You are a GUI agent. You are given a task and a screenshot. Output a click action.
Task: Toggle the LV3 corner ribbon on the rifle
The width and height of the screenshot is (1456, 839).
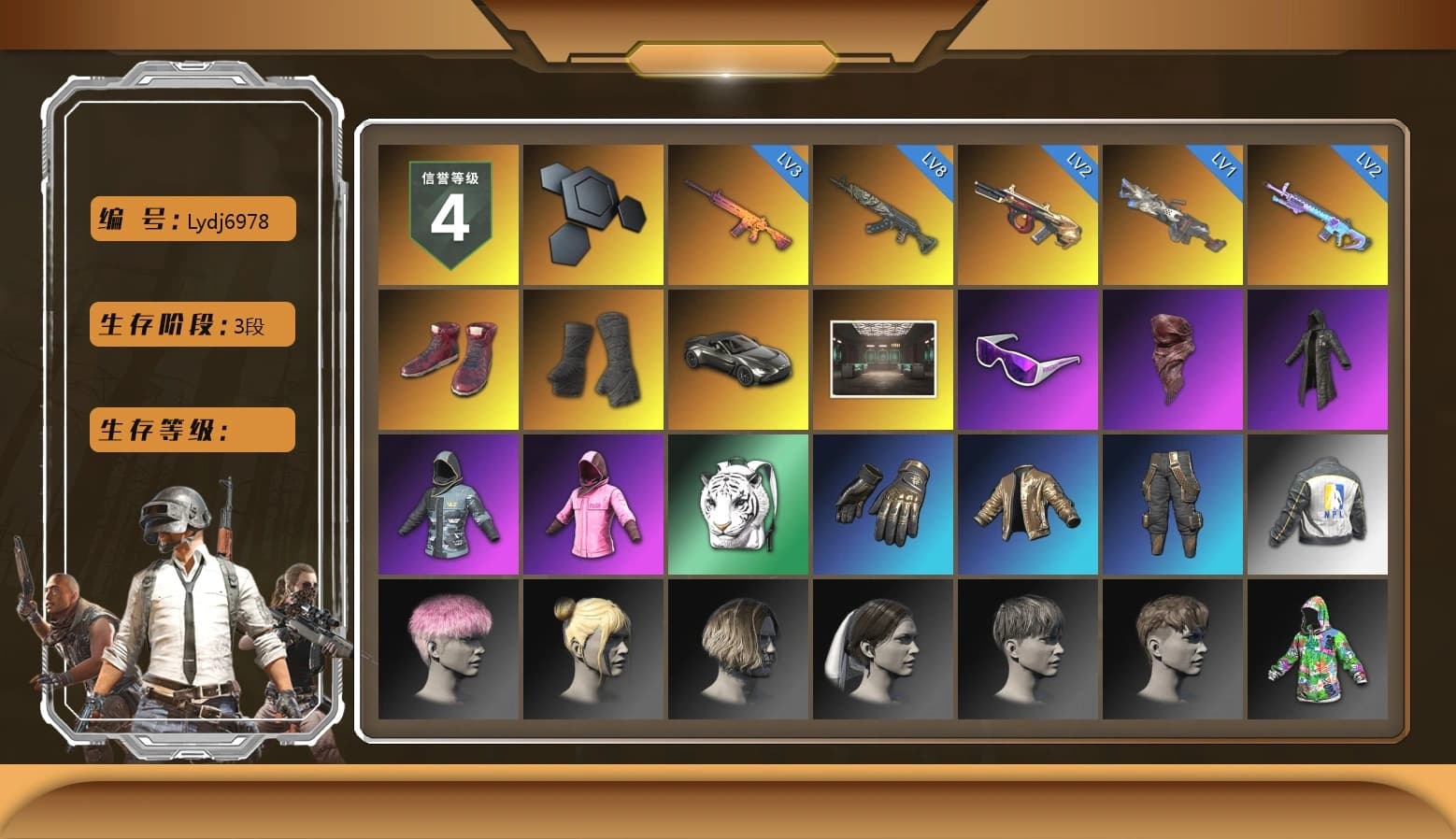[x=790, y=166]
